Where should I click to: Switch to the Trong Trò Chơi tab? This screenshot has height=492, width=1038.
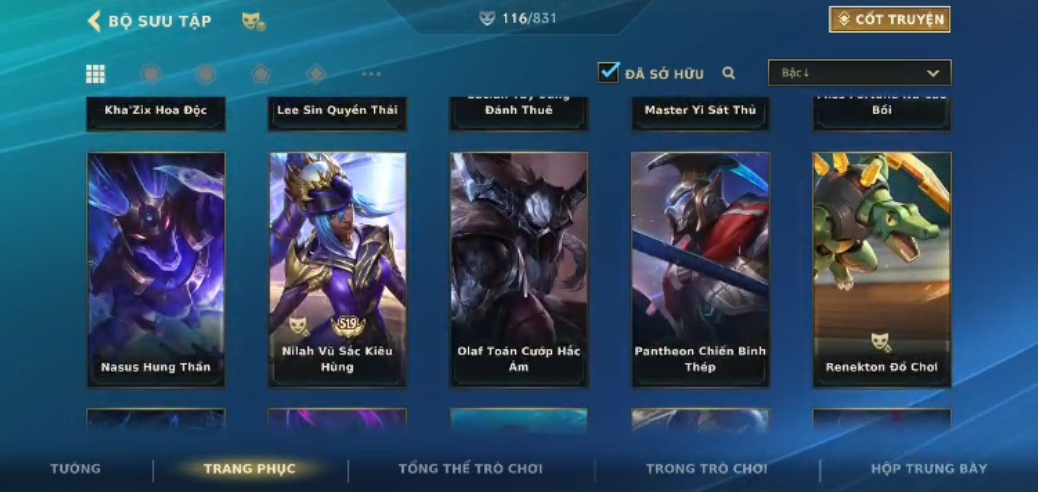tap(706, 469)
